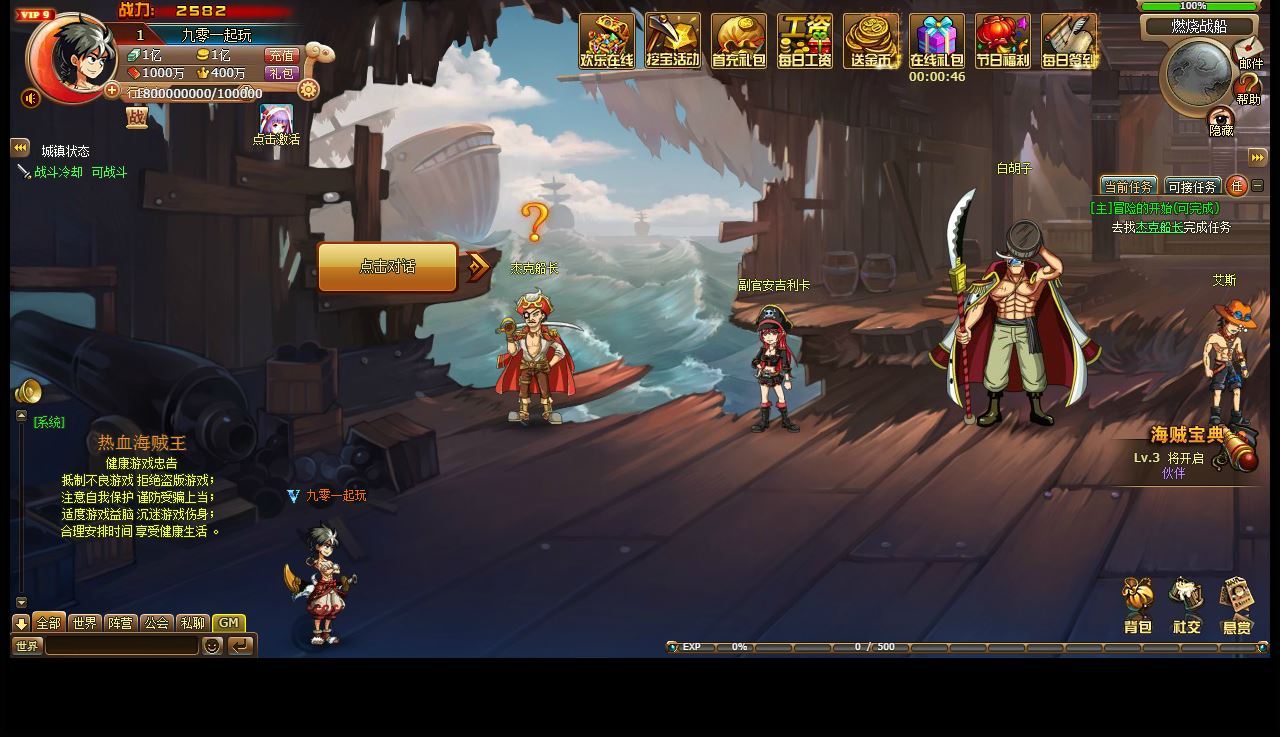Open the 挖宝活动 treasure dig event

(673, 41)
